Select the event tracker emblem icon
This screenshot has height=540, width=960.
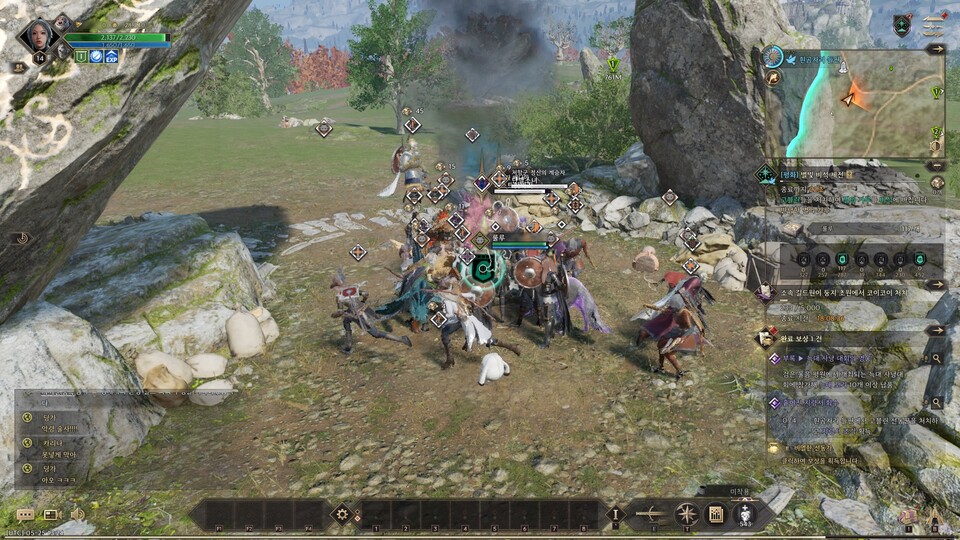pos(767,172)
